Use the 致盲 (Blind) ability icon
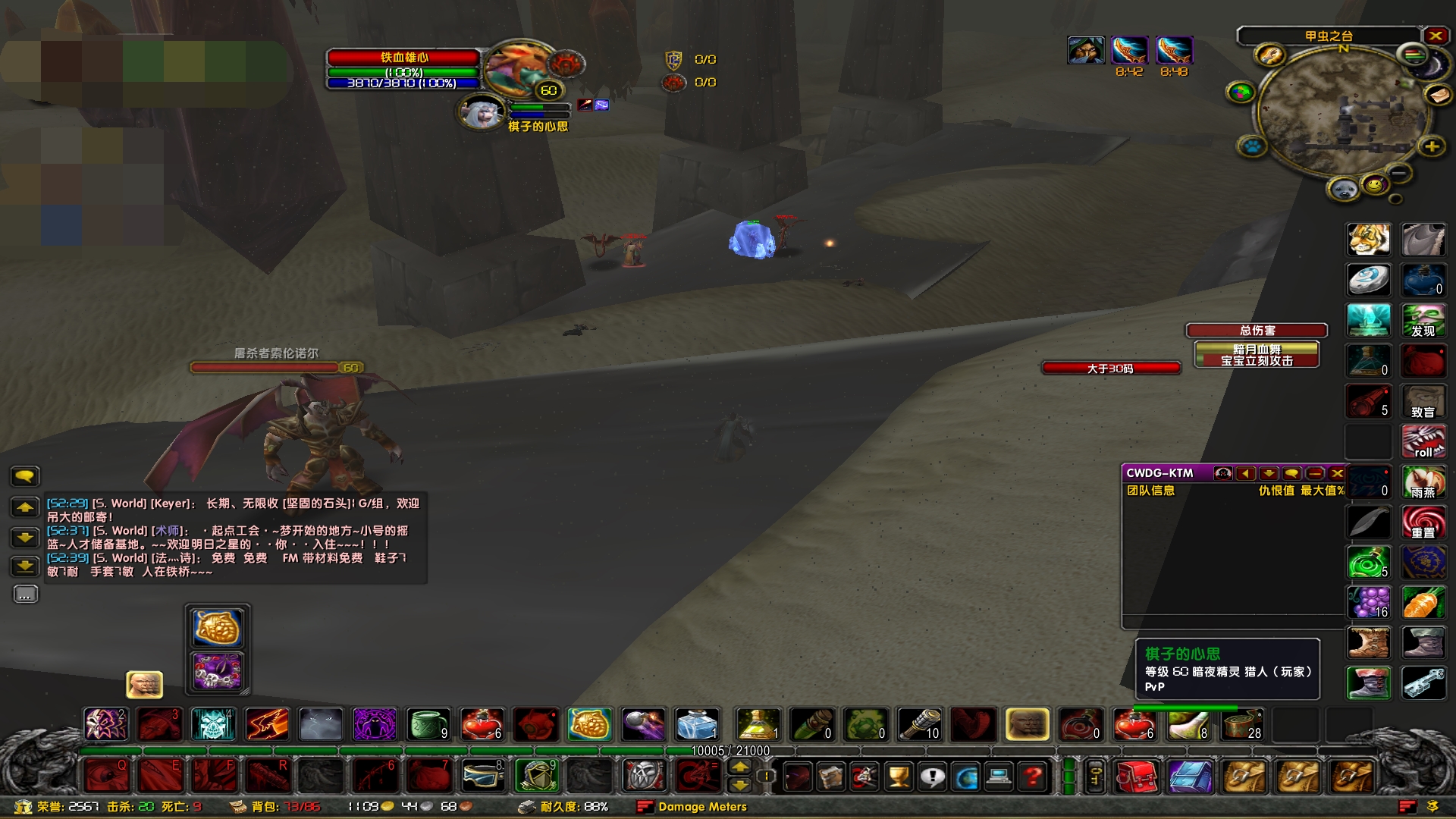 1423,402
